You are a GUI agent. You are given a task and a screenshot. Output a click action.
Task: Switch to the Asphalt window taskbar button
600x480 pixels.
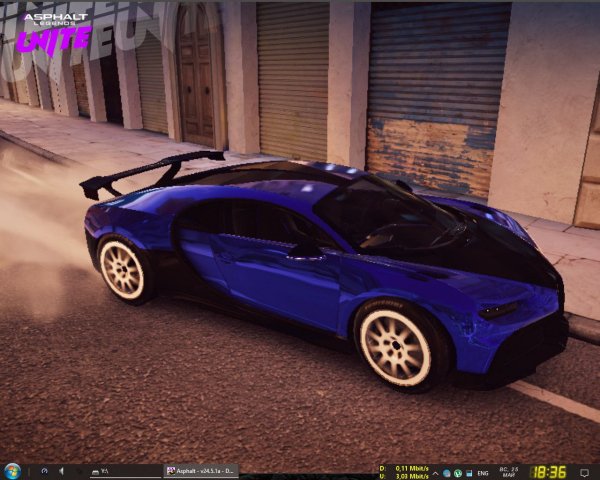pyautogui.click(x=201, y=471)
